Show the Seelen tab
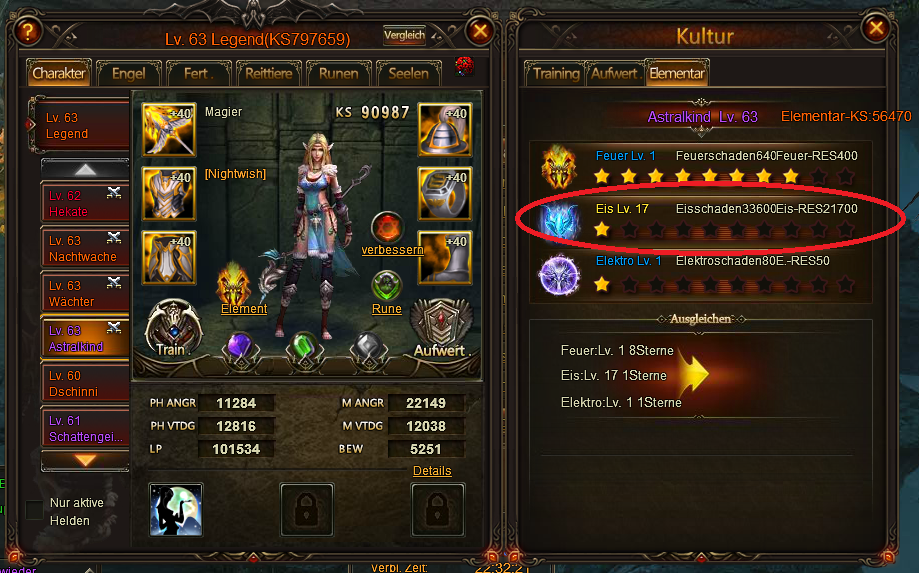The image size is (919, 573). 408,73
